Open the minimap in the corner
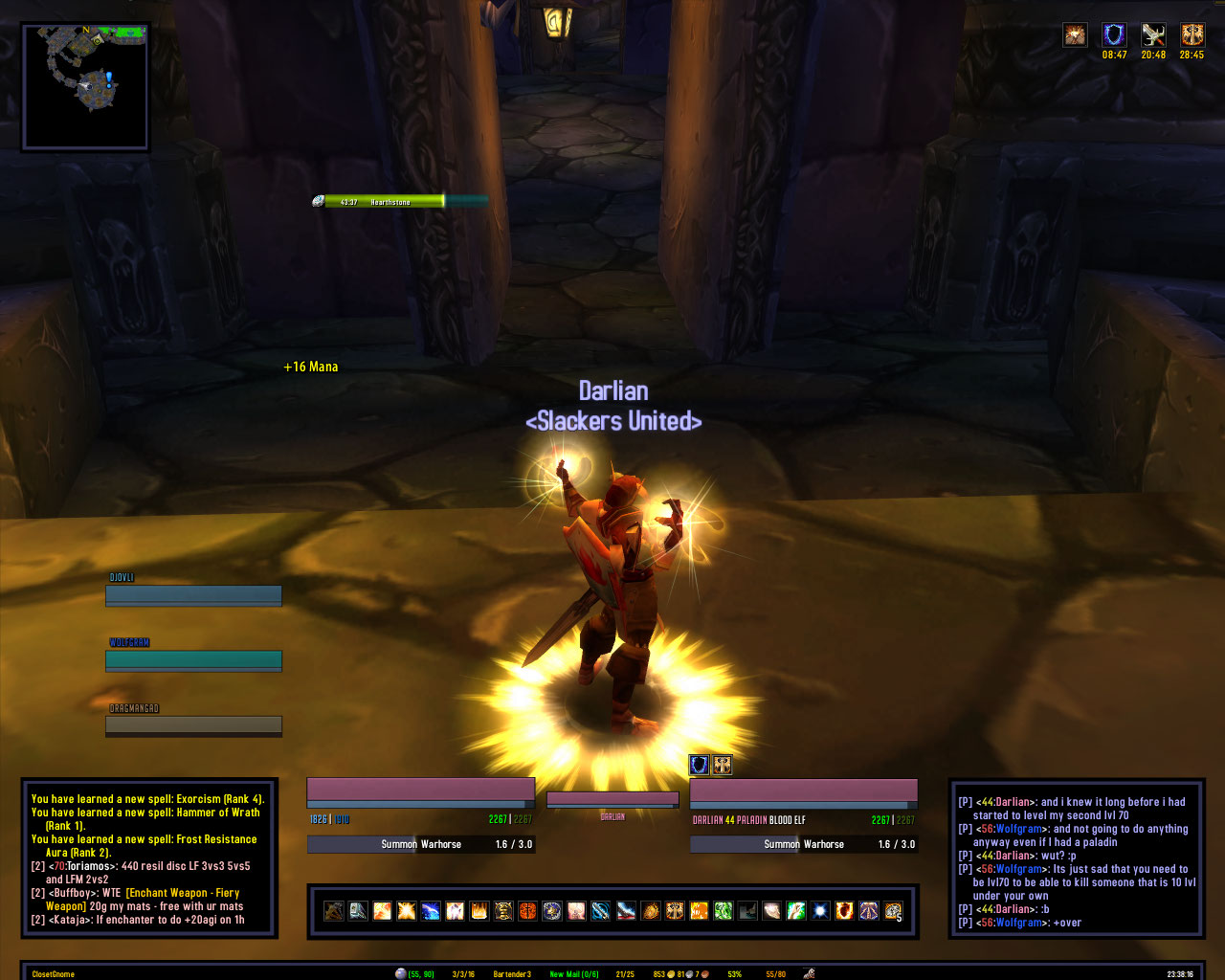Screen dimensions: 1225x980 85,86
